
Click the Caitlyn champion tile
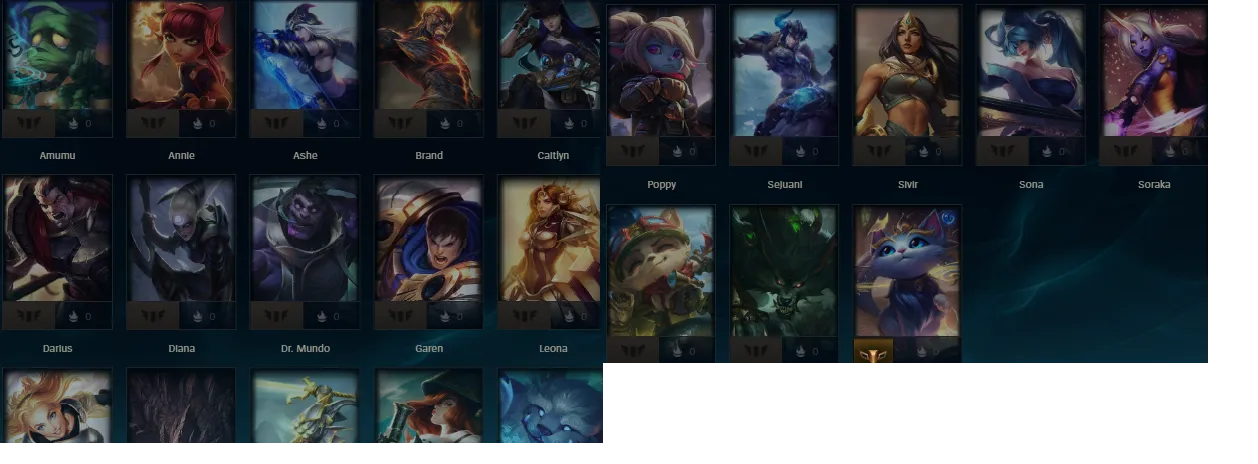tap(552, 56)
